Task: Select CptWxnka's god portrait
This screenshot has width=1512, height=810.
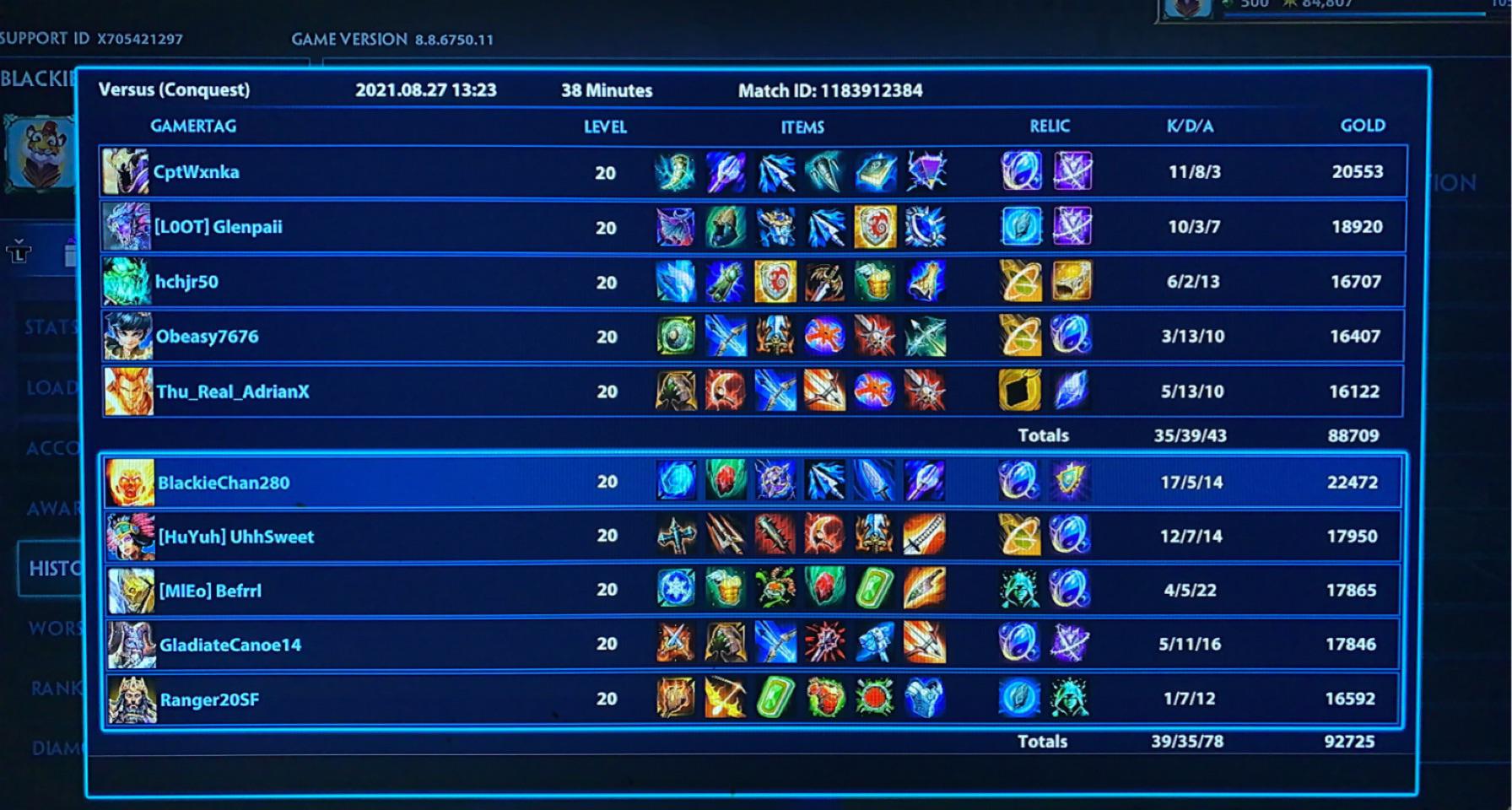Action: point(127,170)
